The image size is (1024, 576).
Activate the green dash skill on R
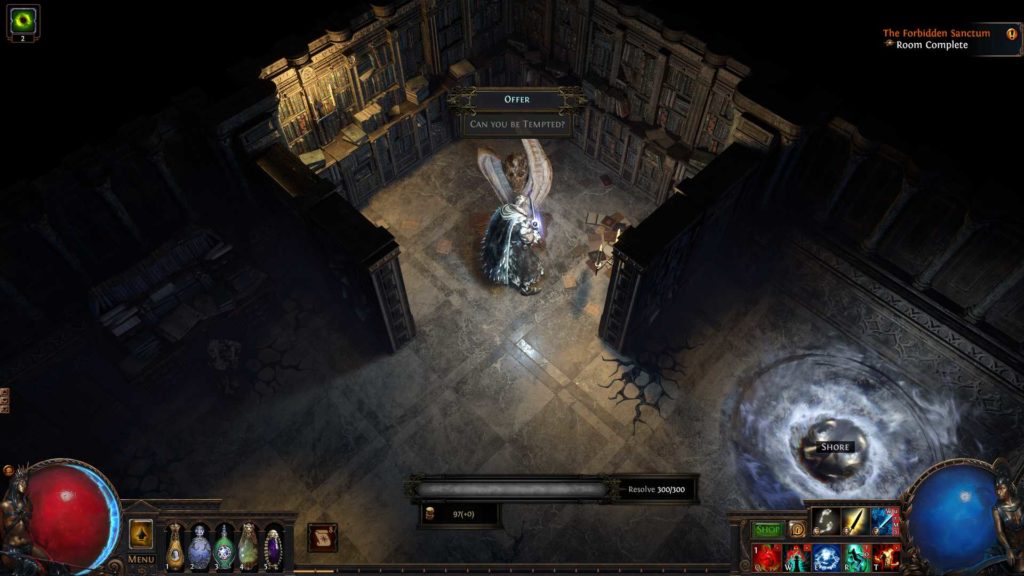click(856, 556)
